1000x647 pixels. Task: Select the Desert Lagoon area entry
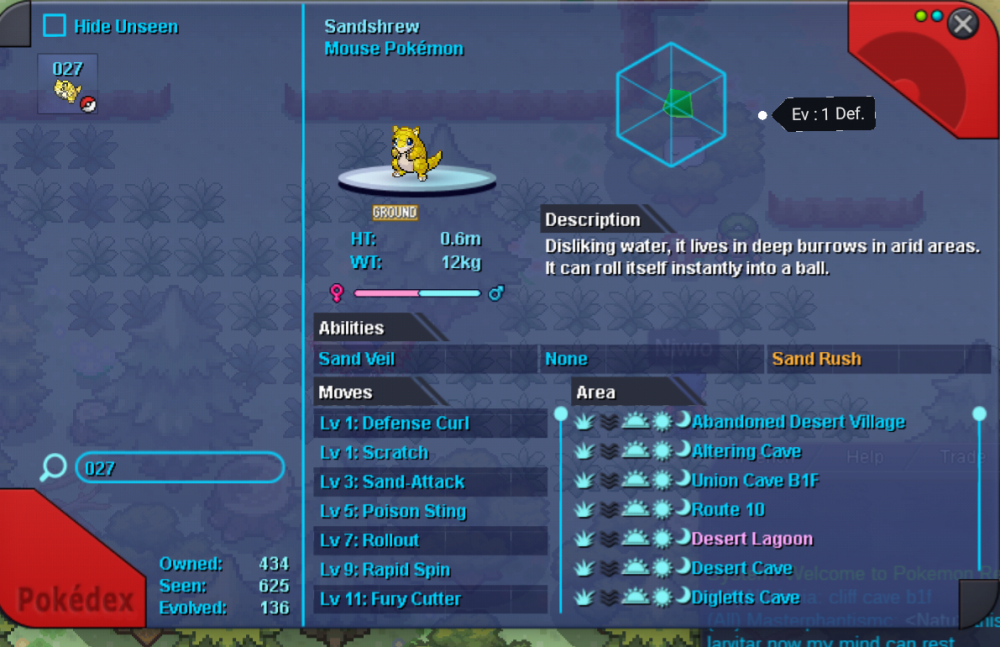(752, 539)
